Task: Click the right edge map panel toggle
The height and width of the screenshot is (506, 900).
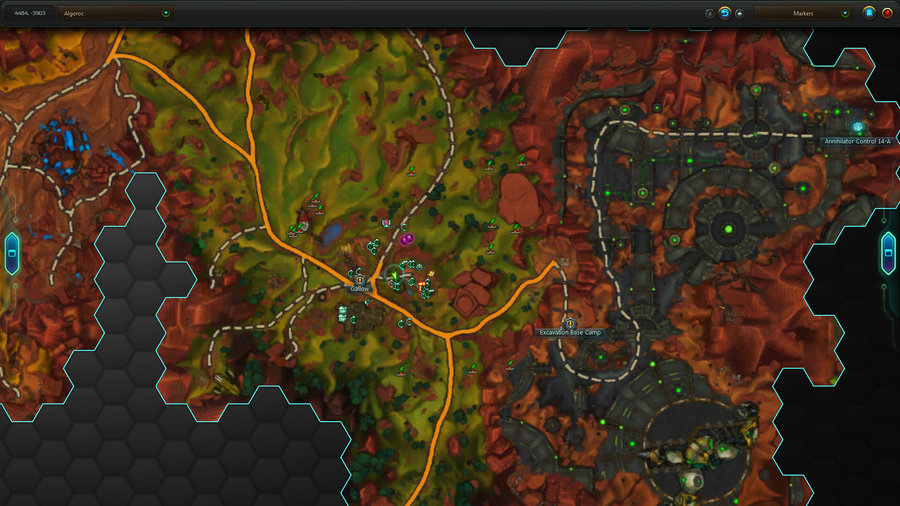Action: pos(888,253)
